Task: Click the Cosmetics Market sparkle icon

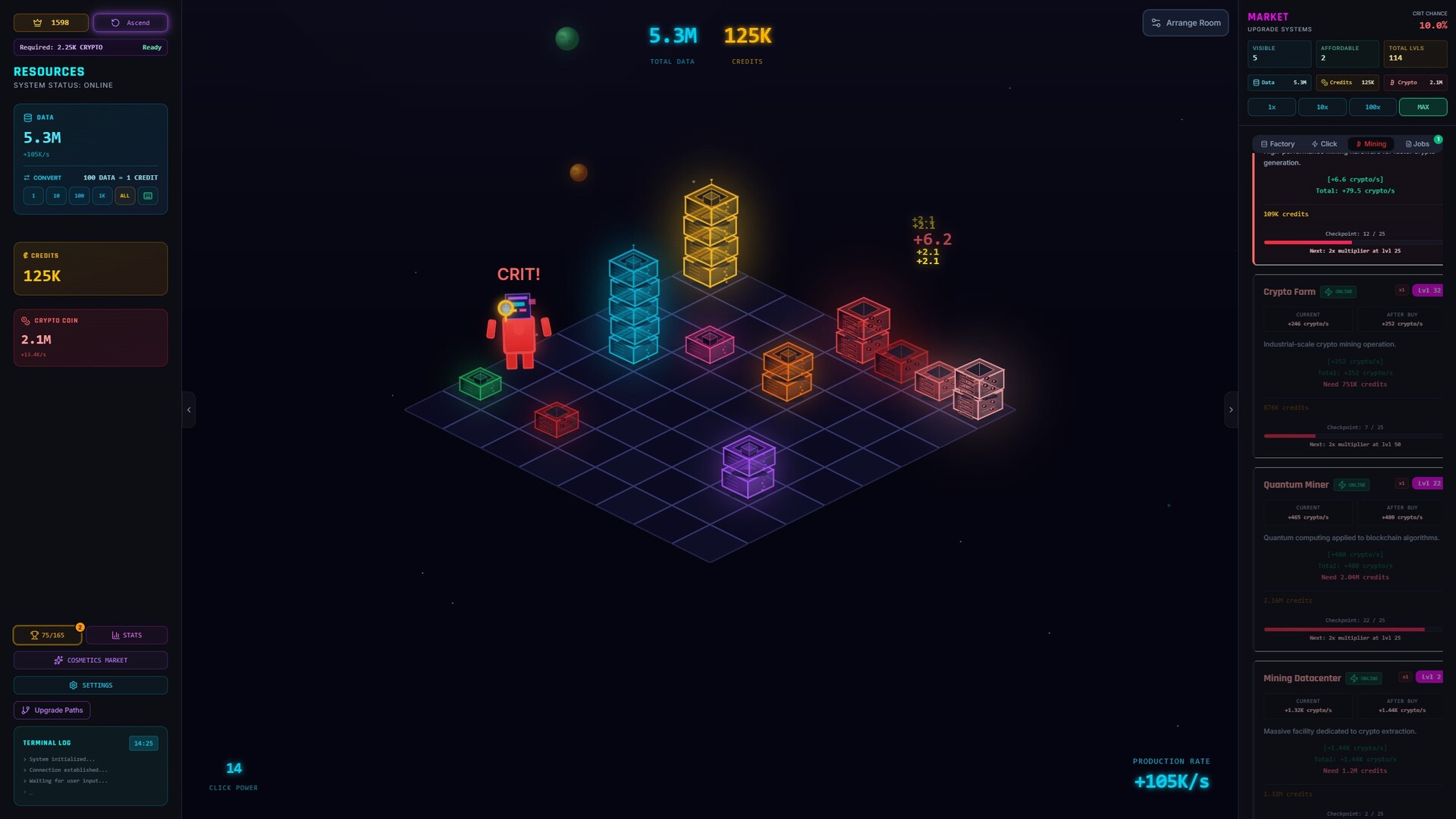Action: [59, 660]
